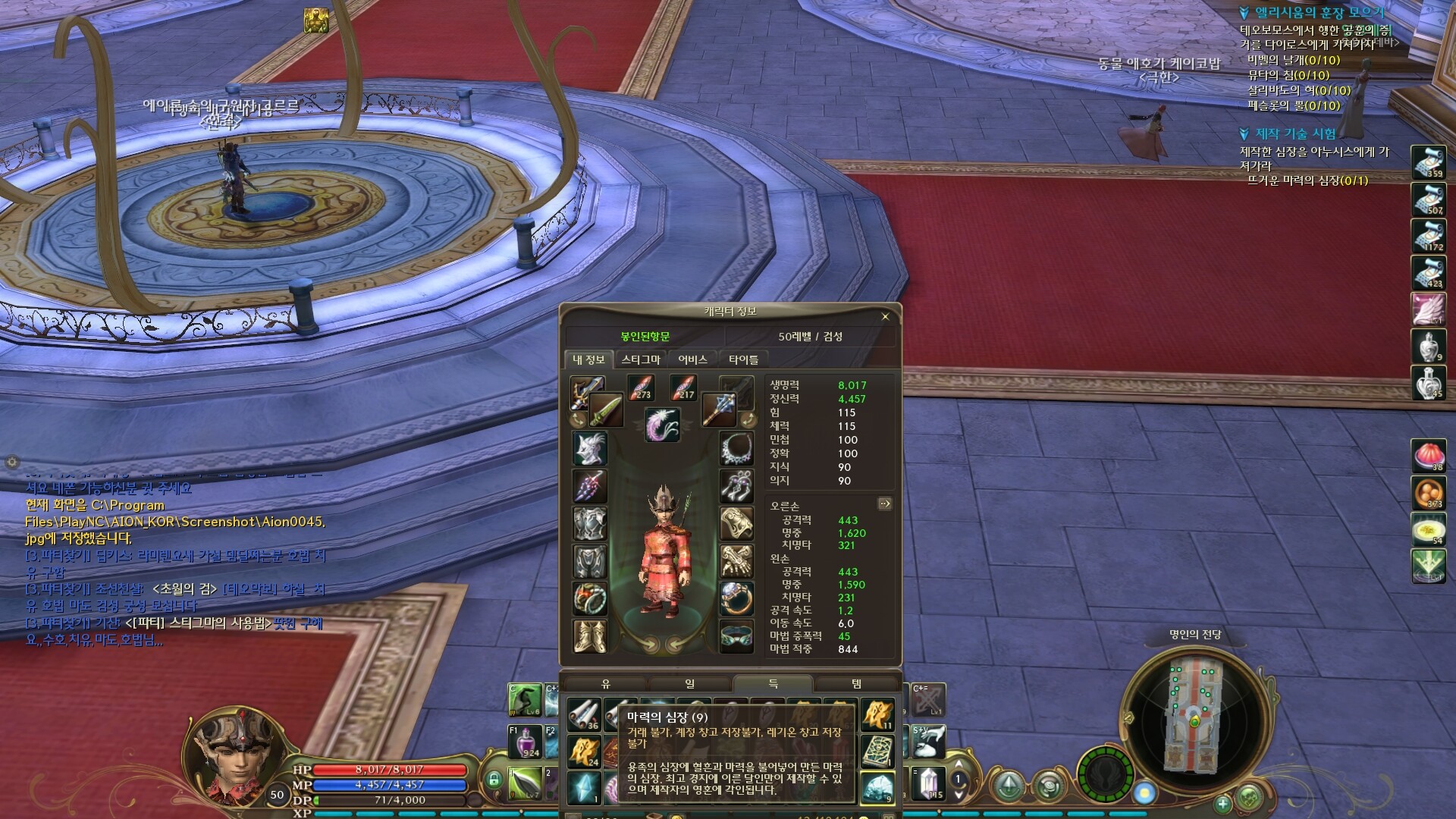The height and width of the screenshot is (819, 1456).
Task: Select the equipped belt slot
Action: coord(736,636)
